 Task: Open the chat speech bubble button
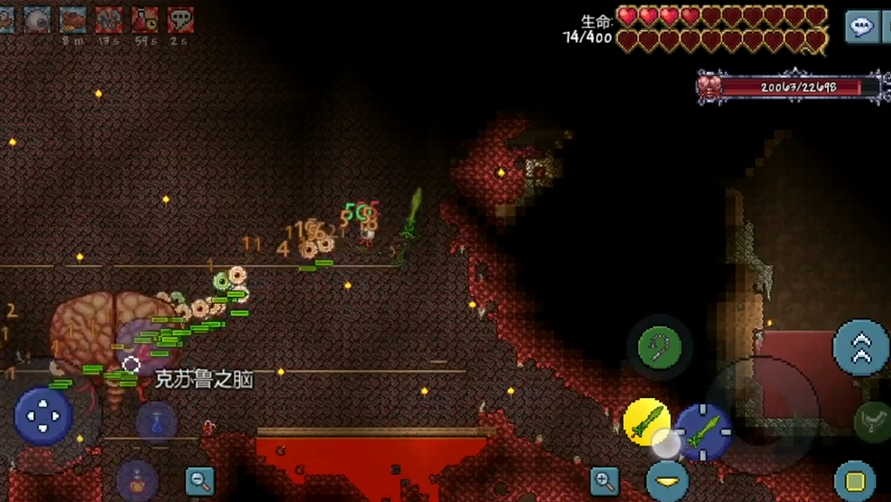click(861, 27)
